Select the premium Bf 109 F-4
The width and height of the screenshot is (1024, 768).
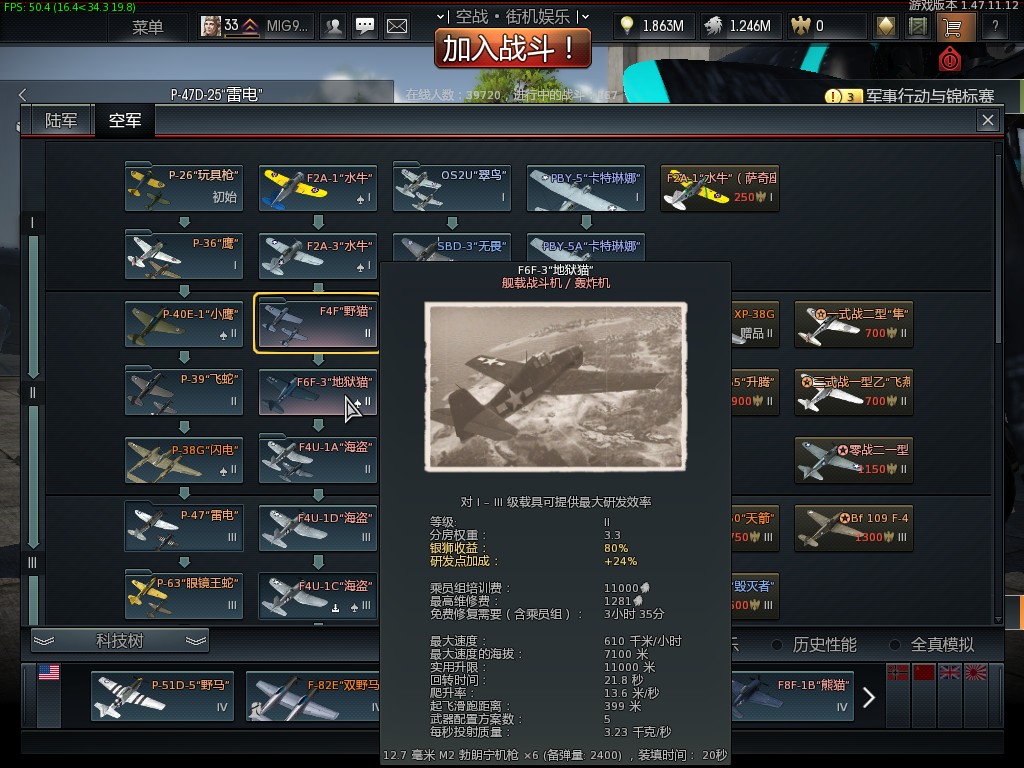pos(854,527)
